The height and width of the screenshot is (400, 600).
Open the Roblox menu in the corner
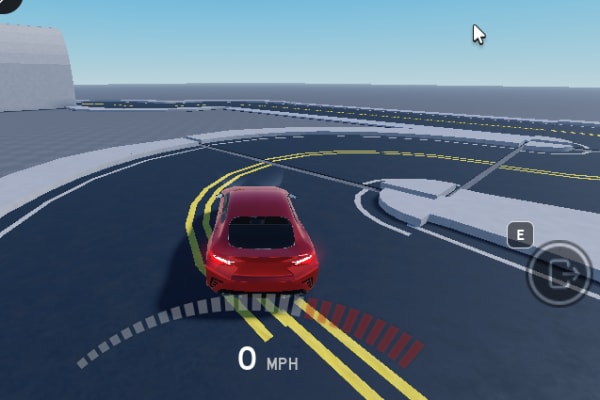pos(8,5)
